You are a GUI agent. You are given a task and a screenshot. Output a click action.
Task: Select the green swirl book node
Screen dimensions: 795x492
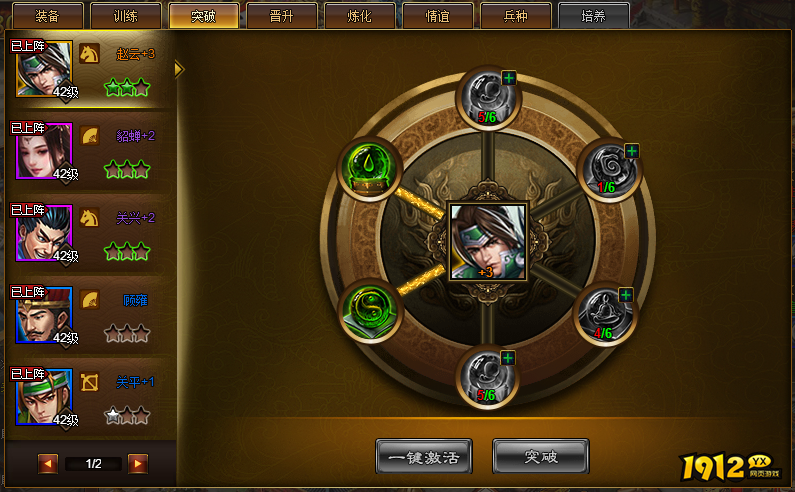[372, 307]
